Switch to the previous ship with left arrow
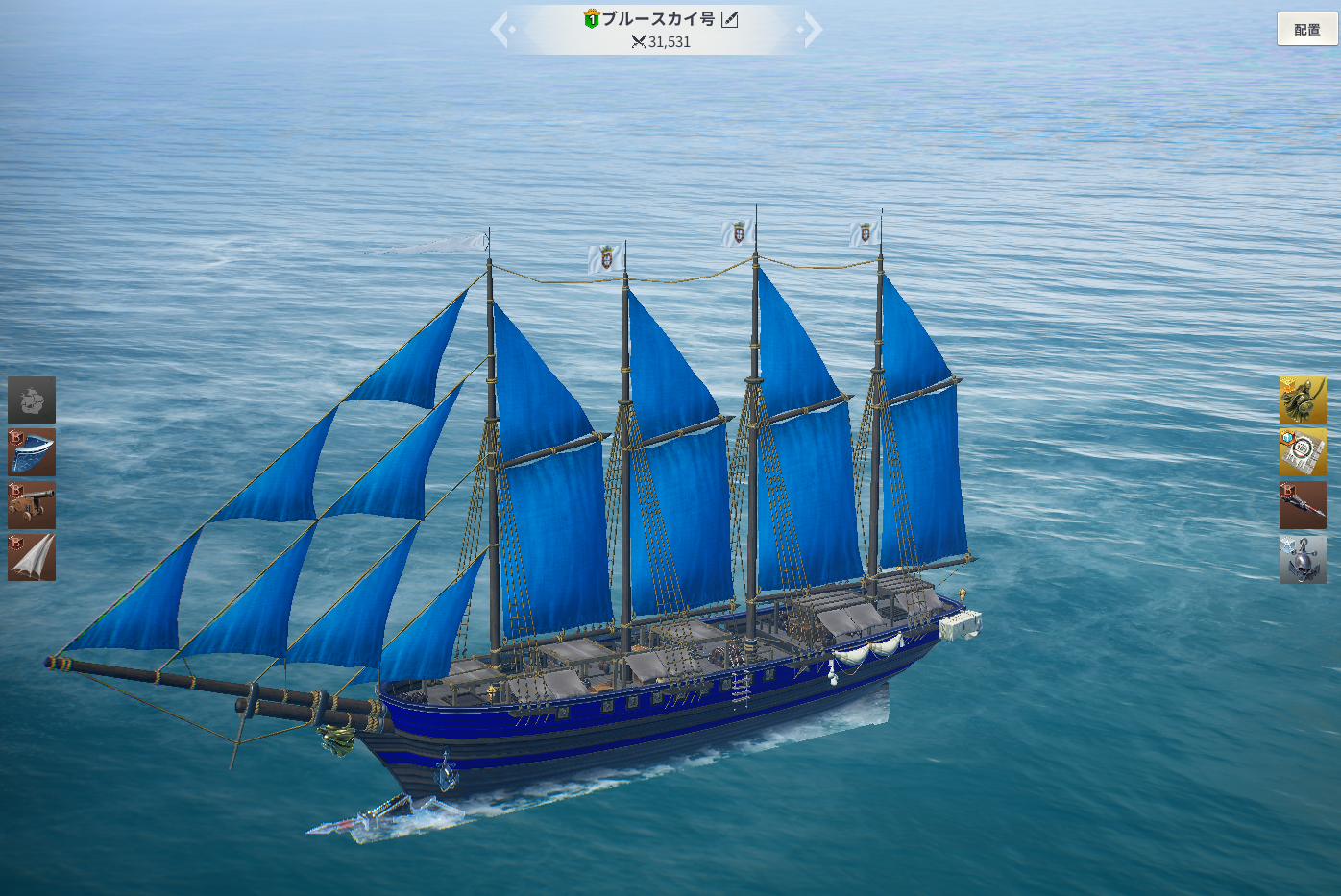This screenshot has height=896, width=1341. click(x=500, y=29)
